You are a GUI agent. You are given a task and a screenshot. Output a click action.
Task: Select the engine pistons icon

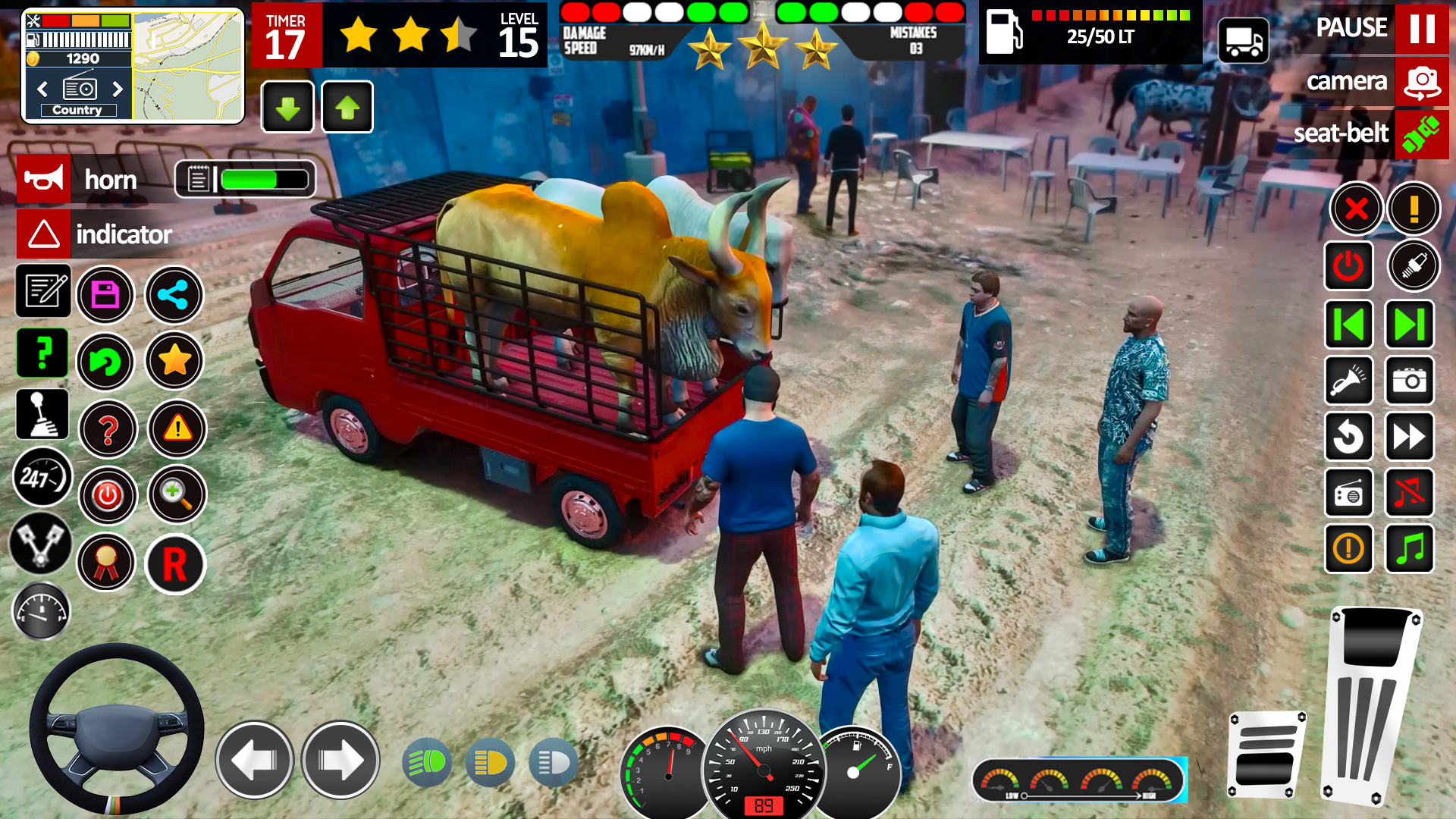pos(43,544)
